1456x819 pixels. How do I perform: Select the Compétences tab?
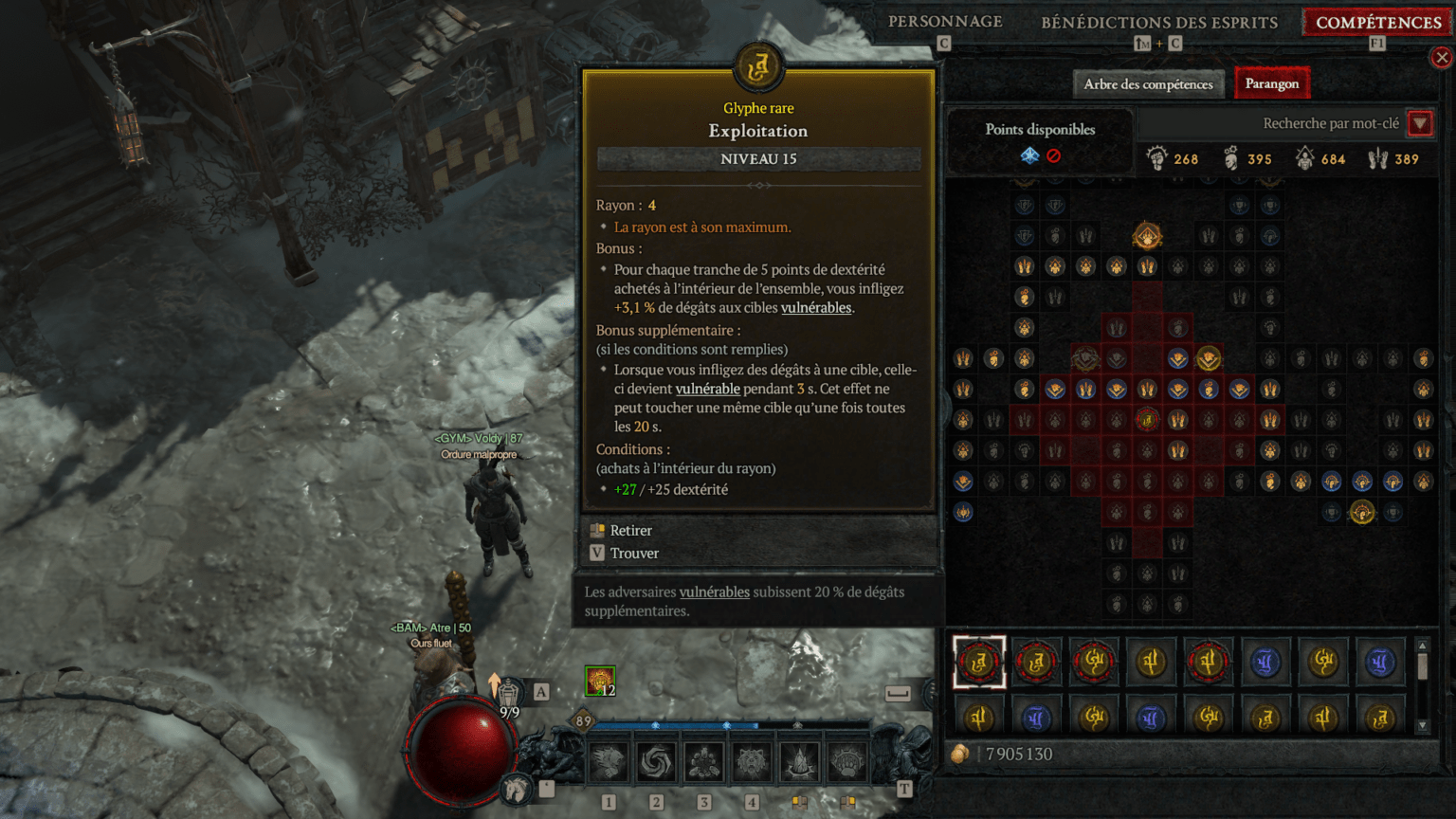tap(1378, 22)
